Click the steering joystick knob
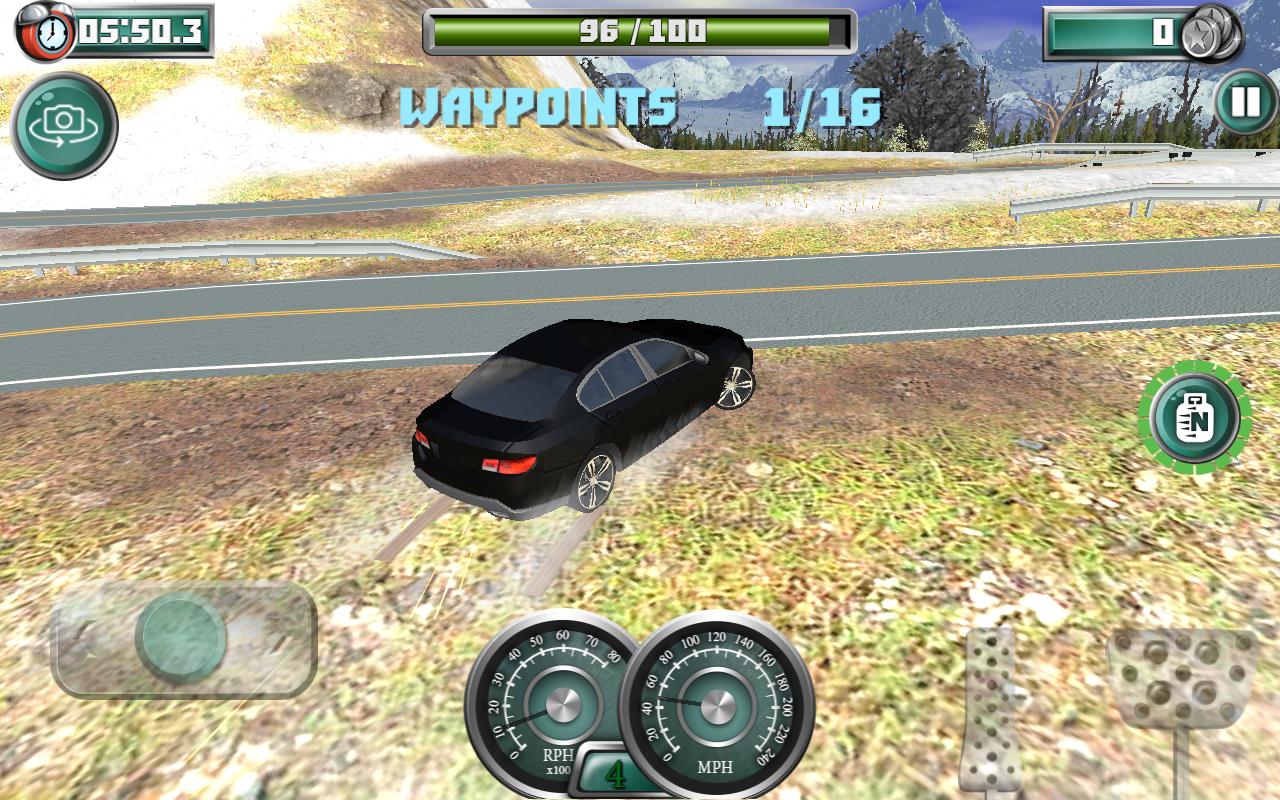This screenshot has height=800, width=1280. (181, 637)
